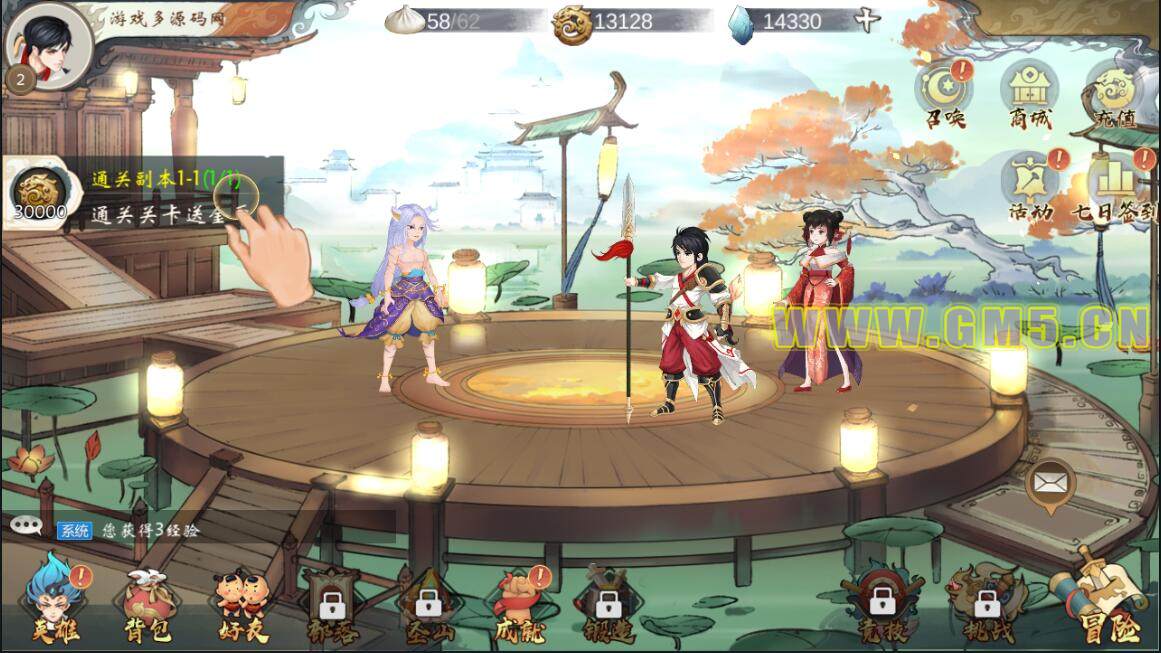This screenshot has height=653, width=1161.
Task: Open the player avatar profile
Action: (x=47, y=43)
